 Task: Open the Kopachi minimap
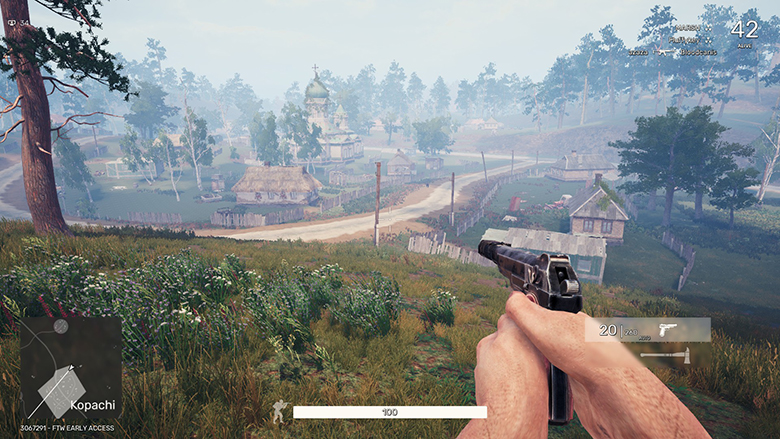(x=70, y=370)
